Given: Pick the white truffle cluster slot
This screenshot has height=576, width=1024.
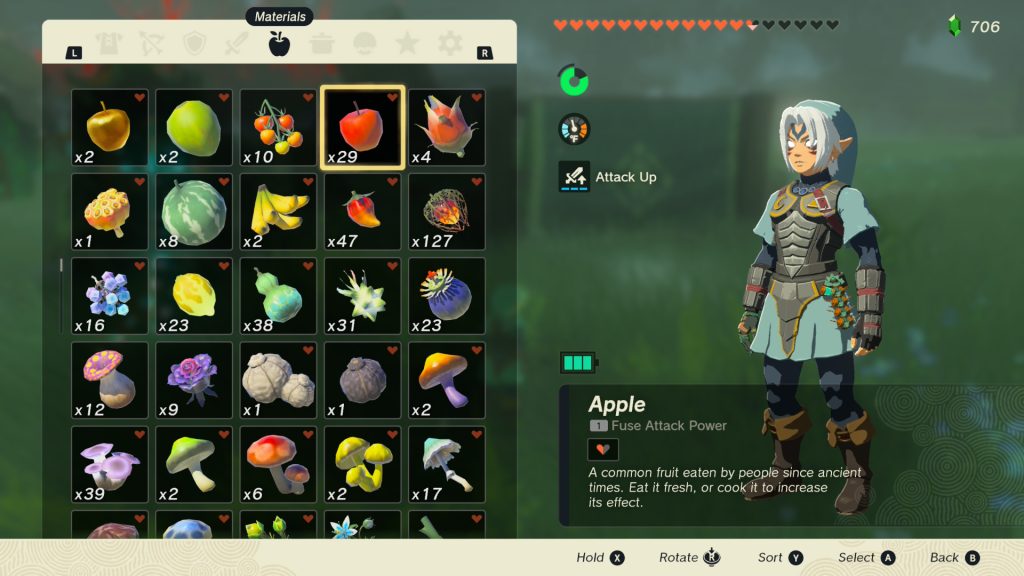Looking at the screenshot, I should 278,379.
